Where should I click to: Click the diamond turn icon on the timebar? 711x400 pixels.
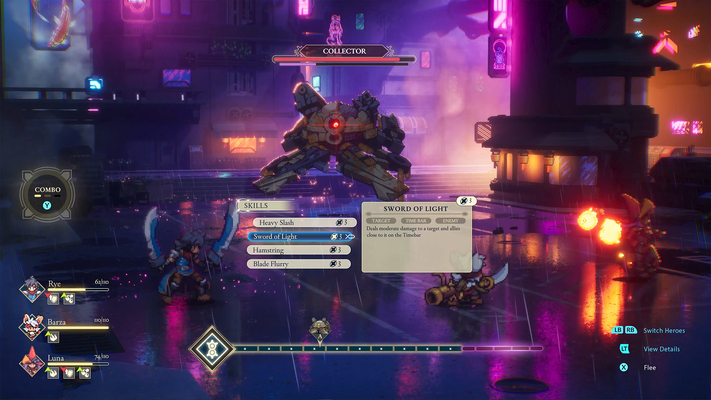(211, 349)
